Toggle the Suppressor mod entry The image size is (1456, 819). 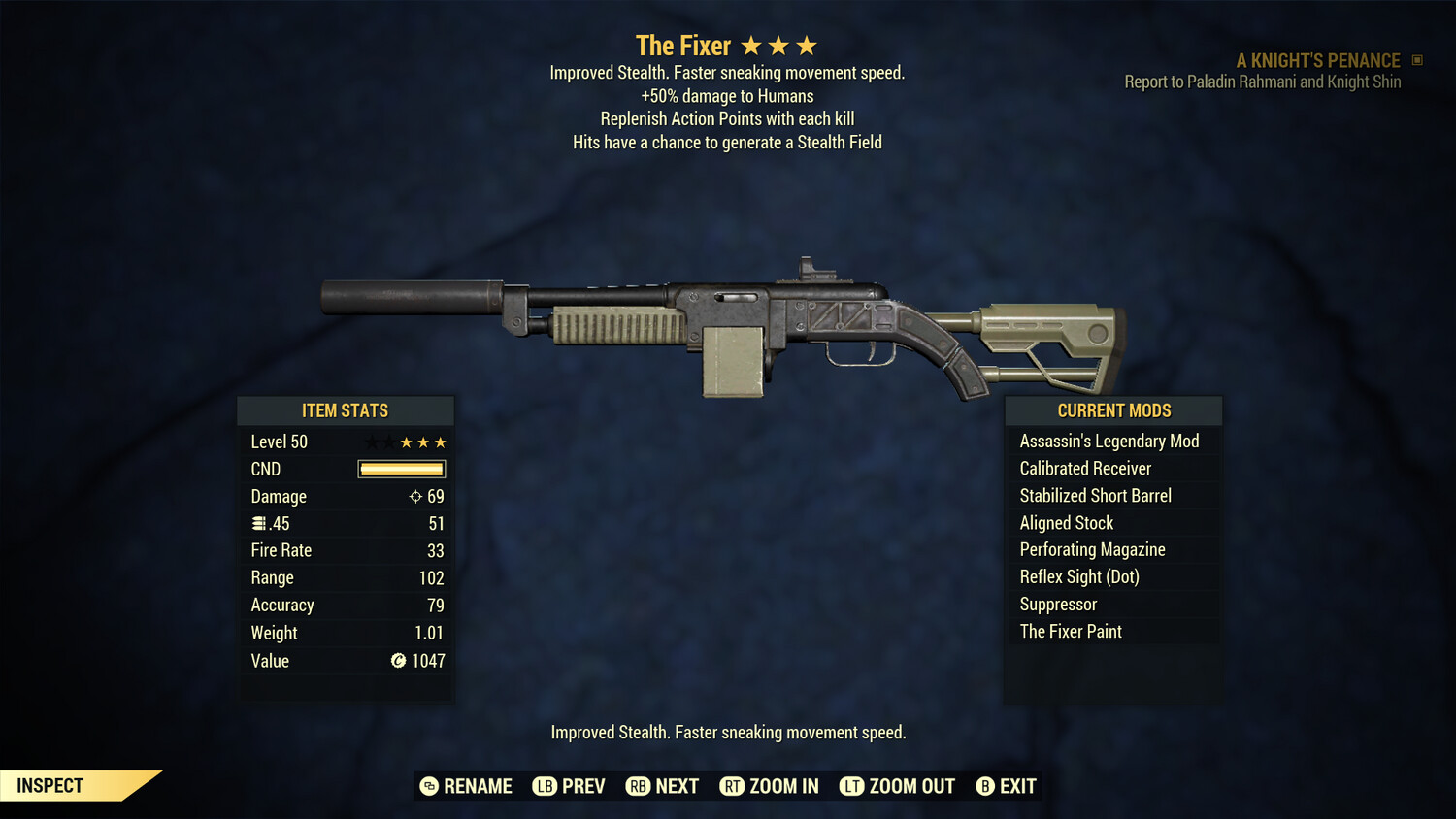pos(1057,604)
